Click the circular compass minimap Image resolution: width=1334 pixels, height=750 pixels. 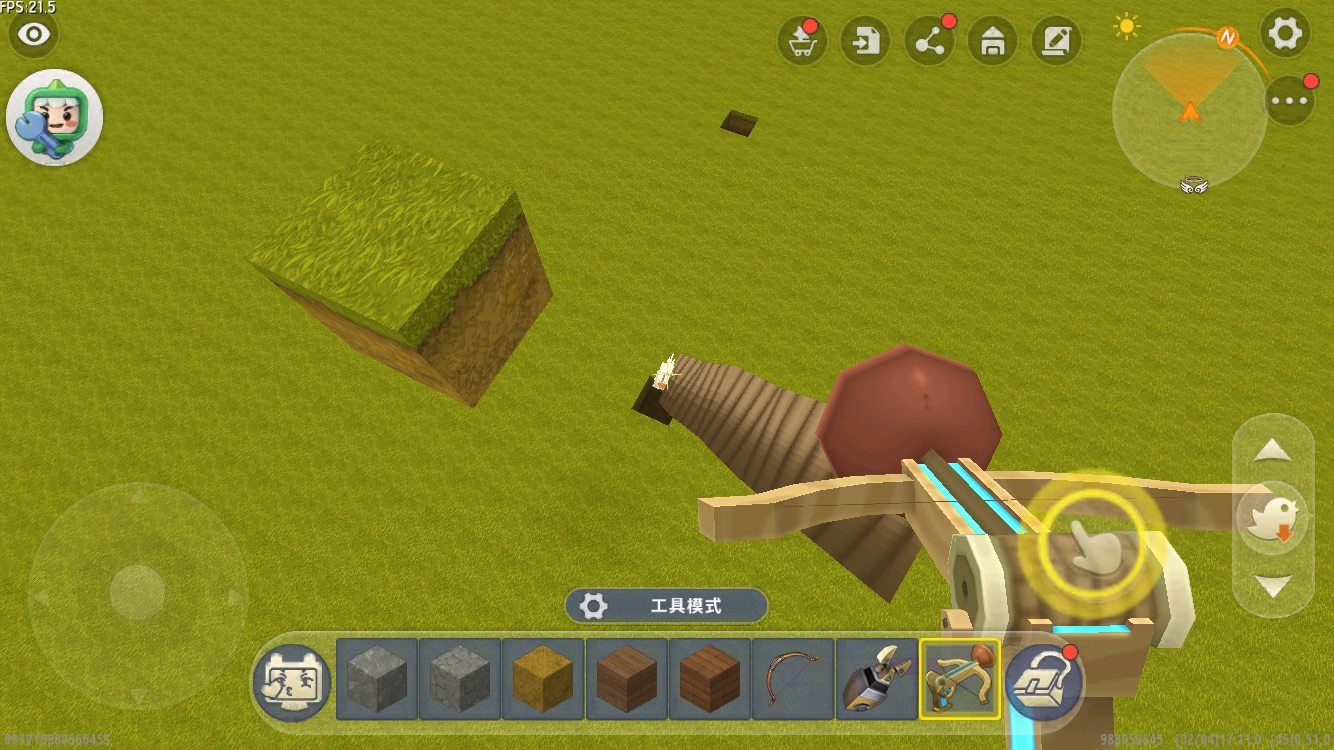click(1190, 110)
